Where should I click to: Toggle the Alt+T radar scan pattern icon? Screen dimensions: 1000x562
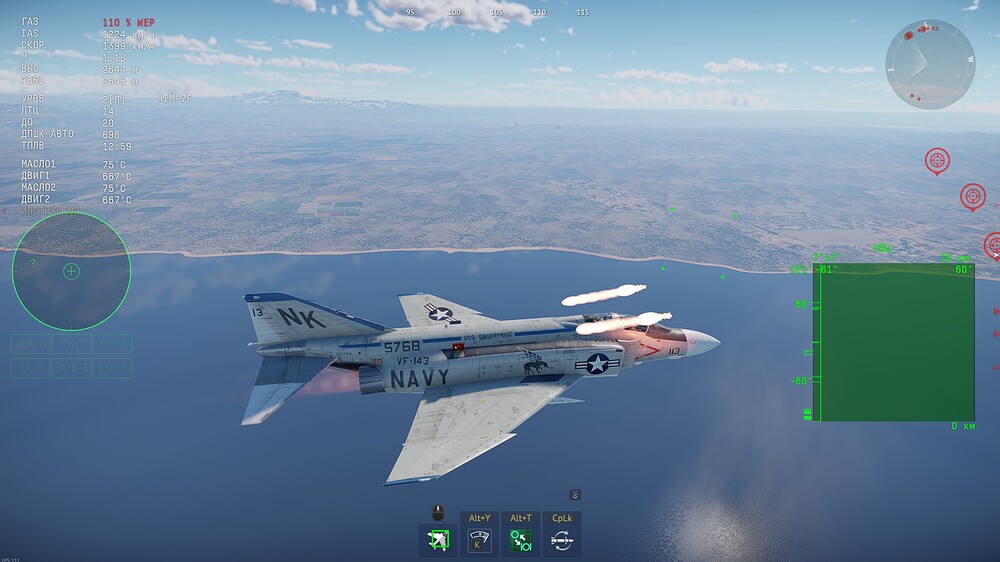pos(521,541)
